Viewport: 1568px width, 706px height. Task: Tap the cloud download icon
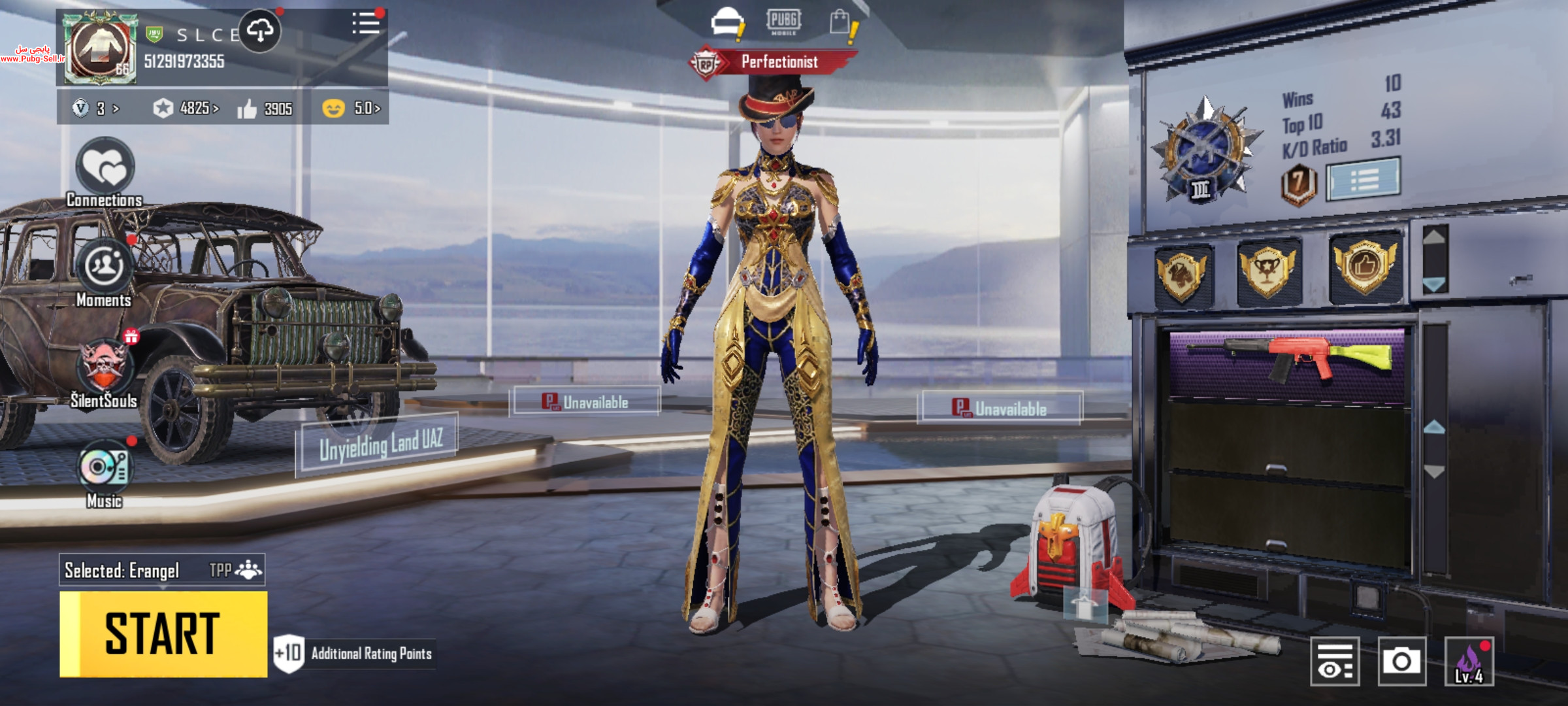(x=260, y=31)
